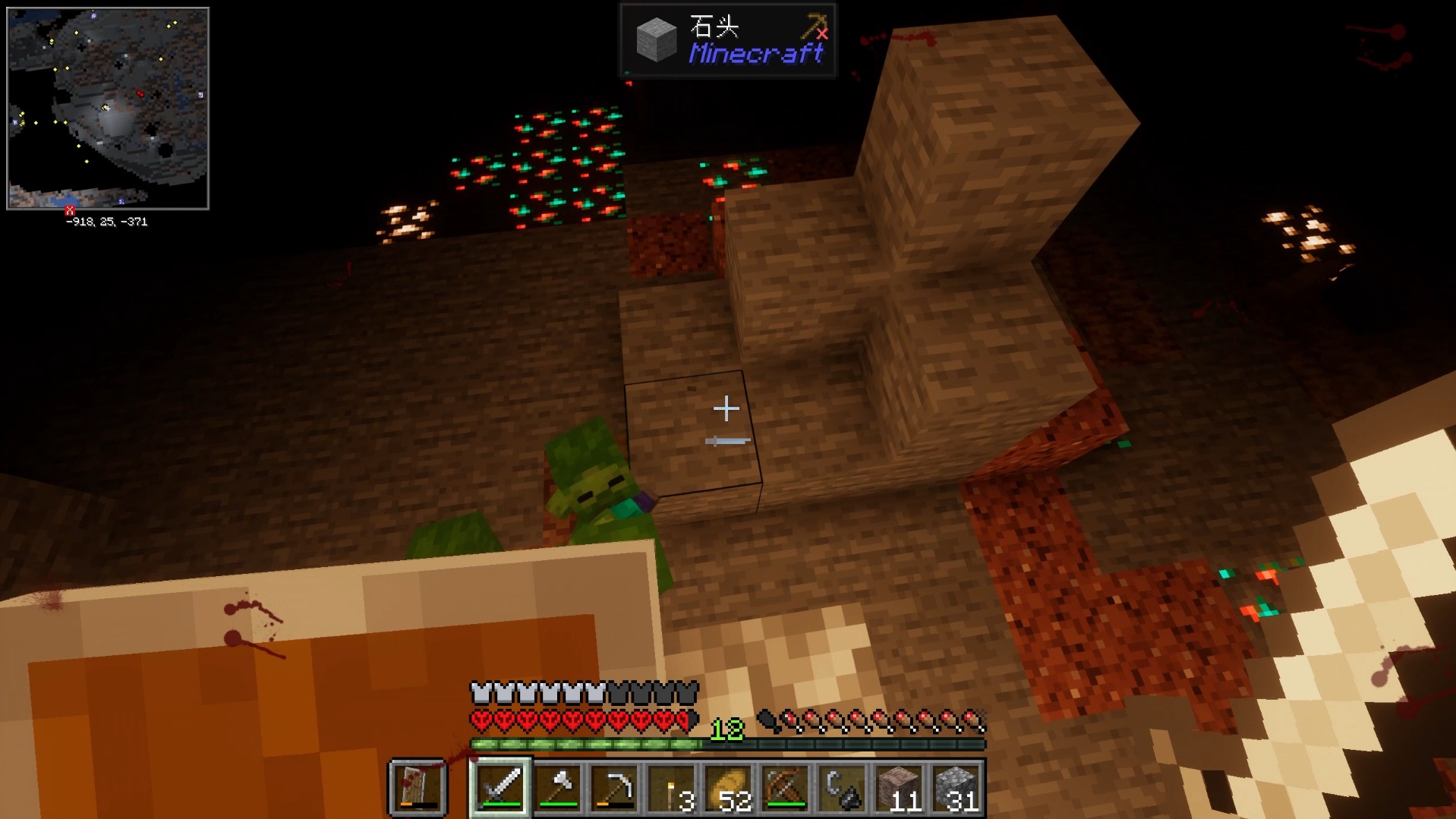This screenshot has height=819, width=1456.
Task: Click the shield off-hand slot
Action: (418, 788)
